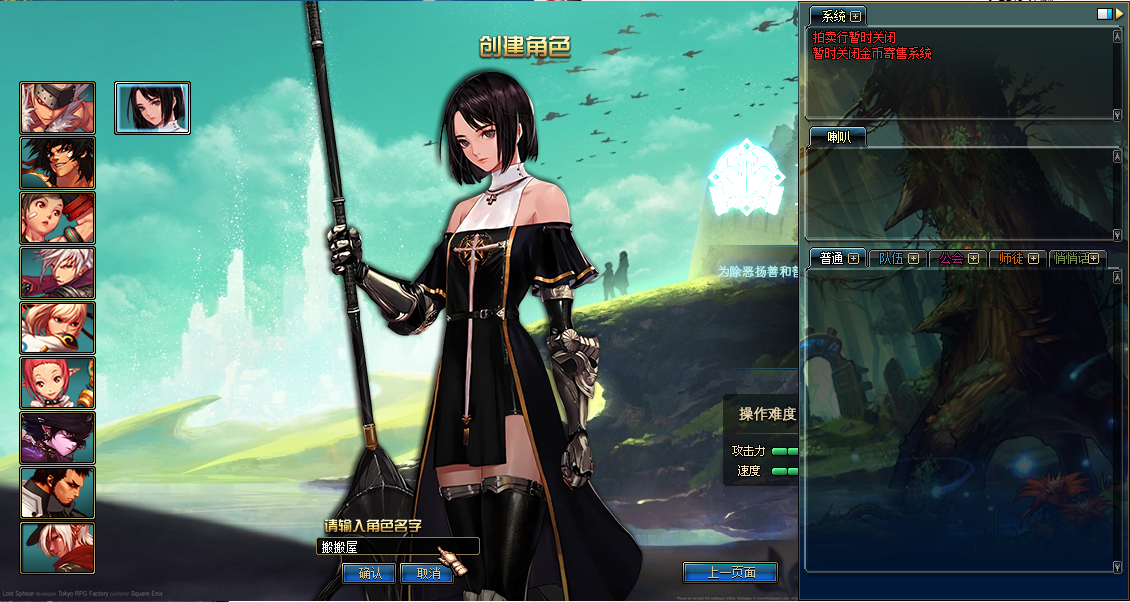Choose the blonde female character portrait
Image resolution: width=1130 pixels, height=602 pixels.
click(x=58, y=328)
